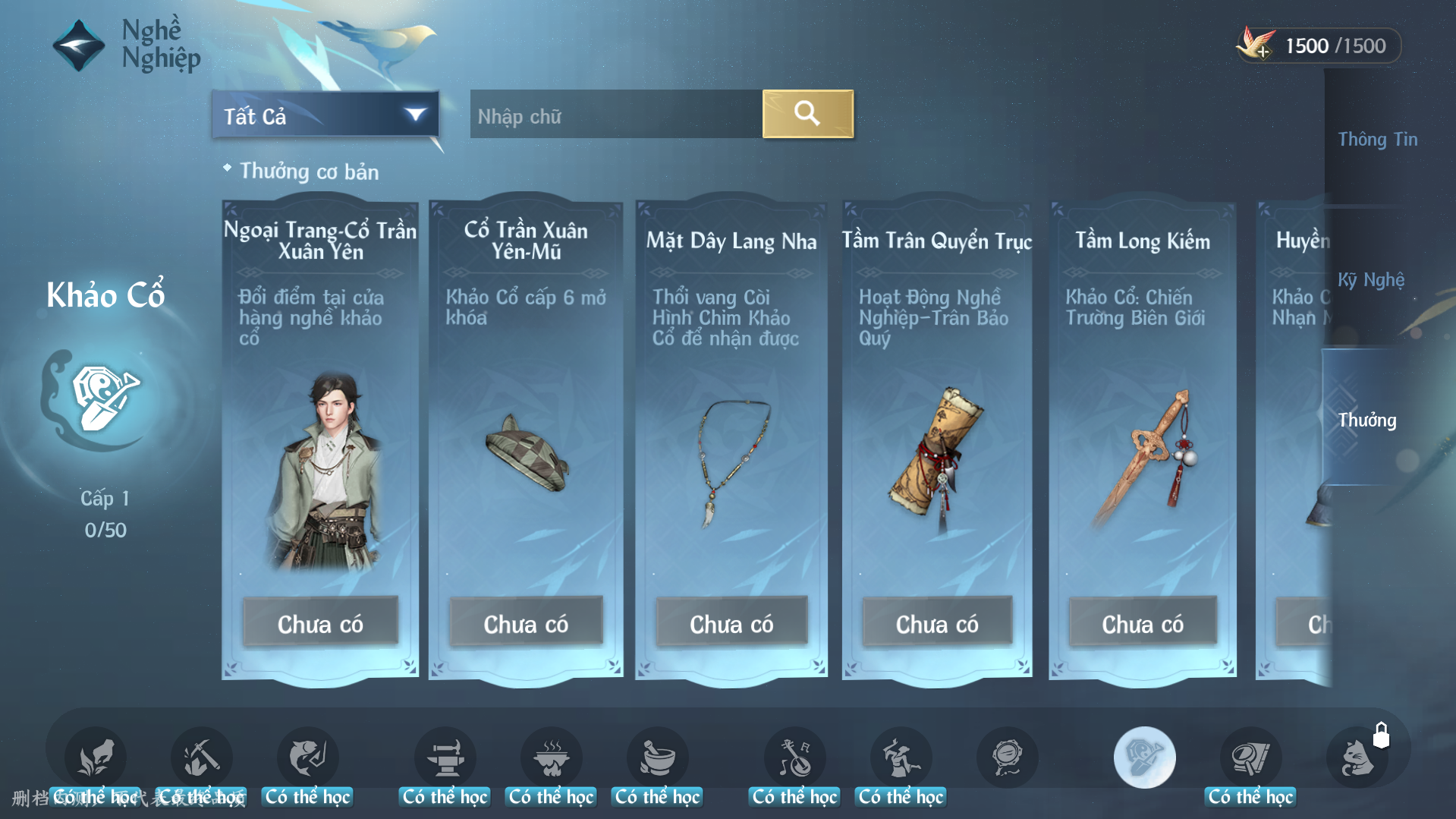This screenshot has width=1456, height=819.
Task: Choose the mining pickaxe profession icon
Action: click(201, 758)
